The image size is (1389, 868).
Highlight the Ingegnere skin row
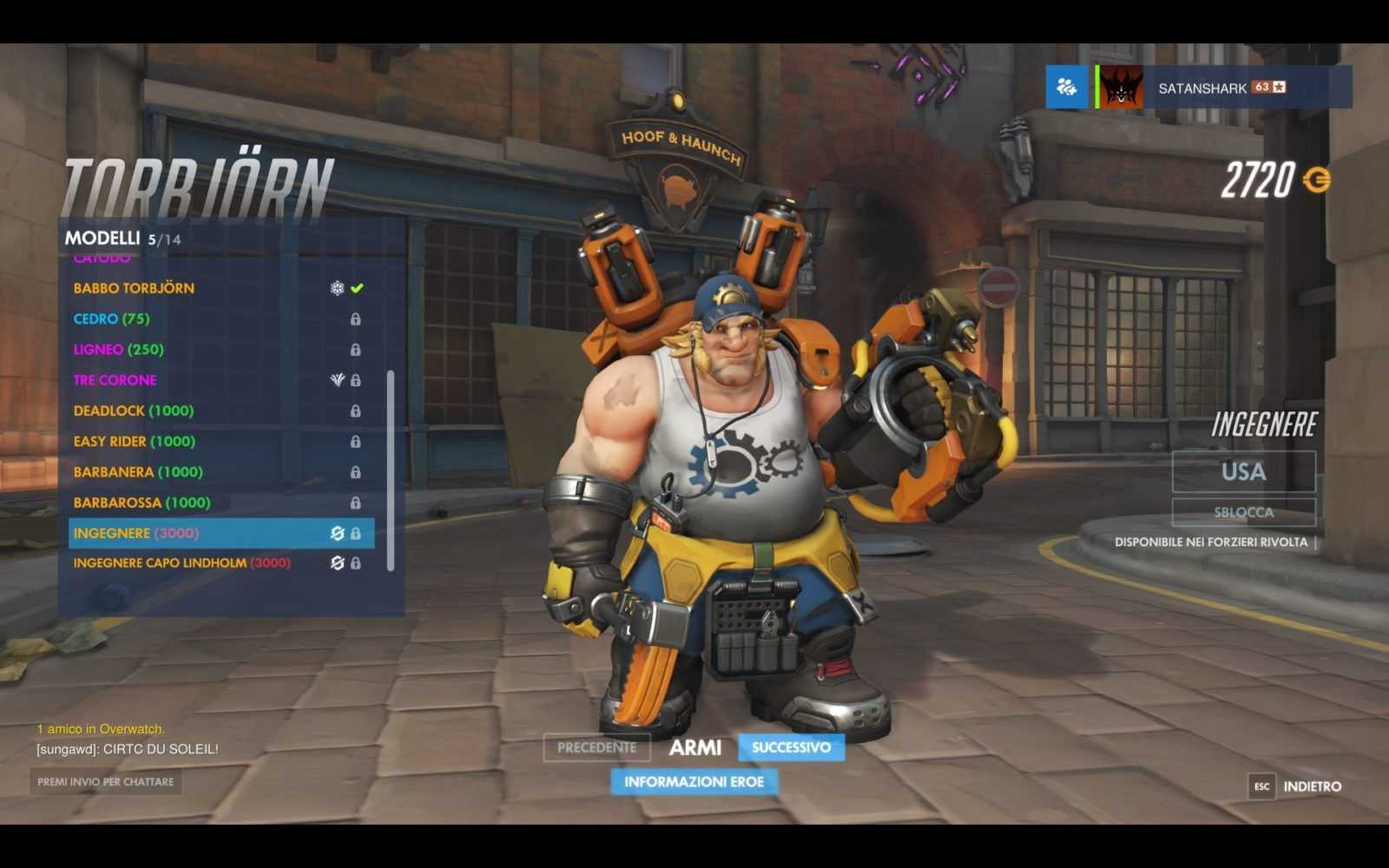click(221, 533)
